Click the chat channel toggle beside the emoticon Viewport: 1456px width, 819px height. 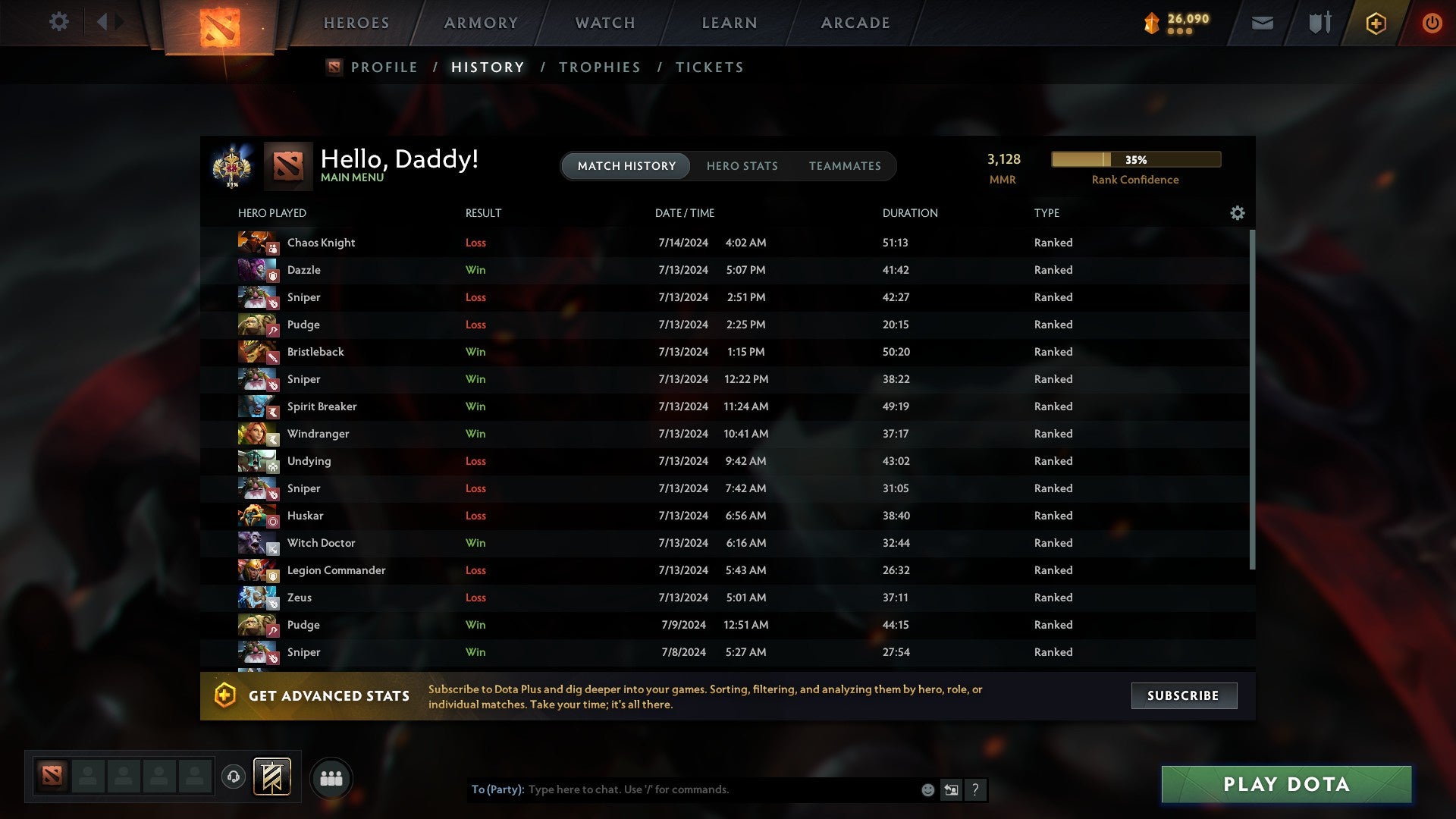pos(951,789)
